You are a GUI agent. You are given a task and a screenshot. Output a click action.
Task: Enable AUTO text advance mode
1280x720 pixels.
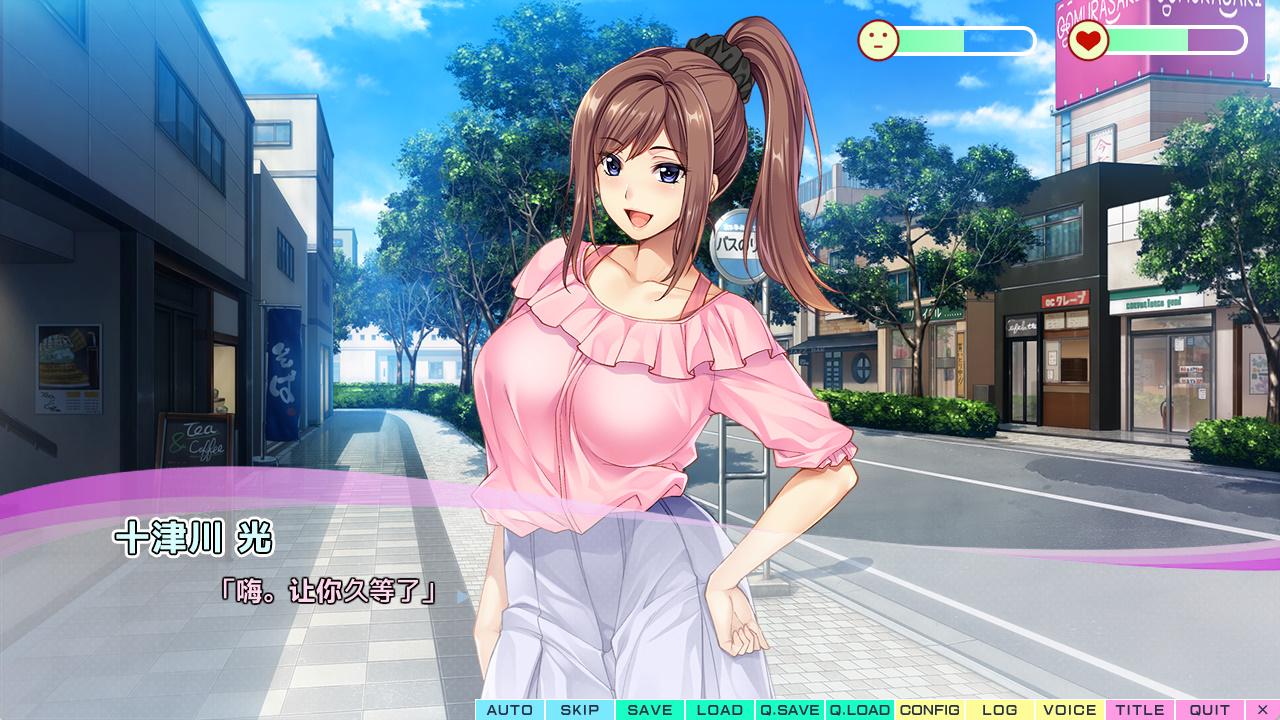pyautogui.click(x=510, y=710)
